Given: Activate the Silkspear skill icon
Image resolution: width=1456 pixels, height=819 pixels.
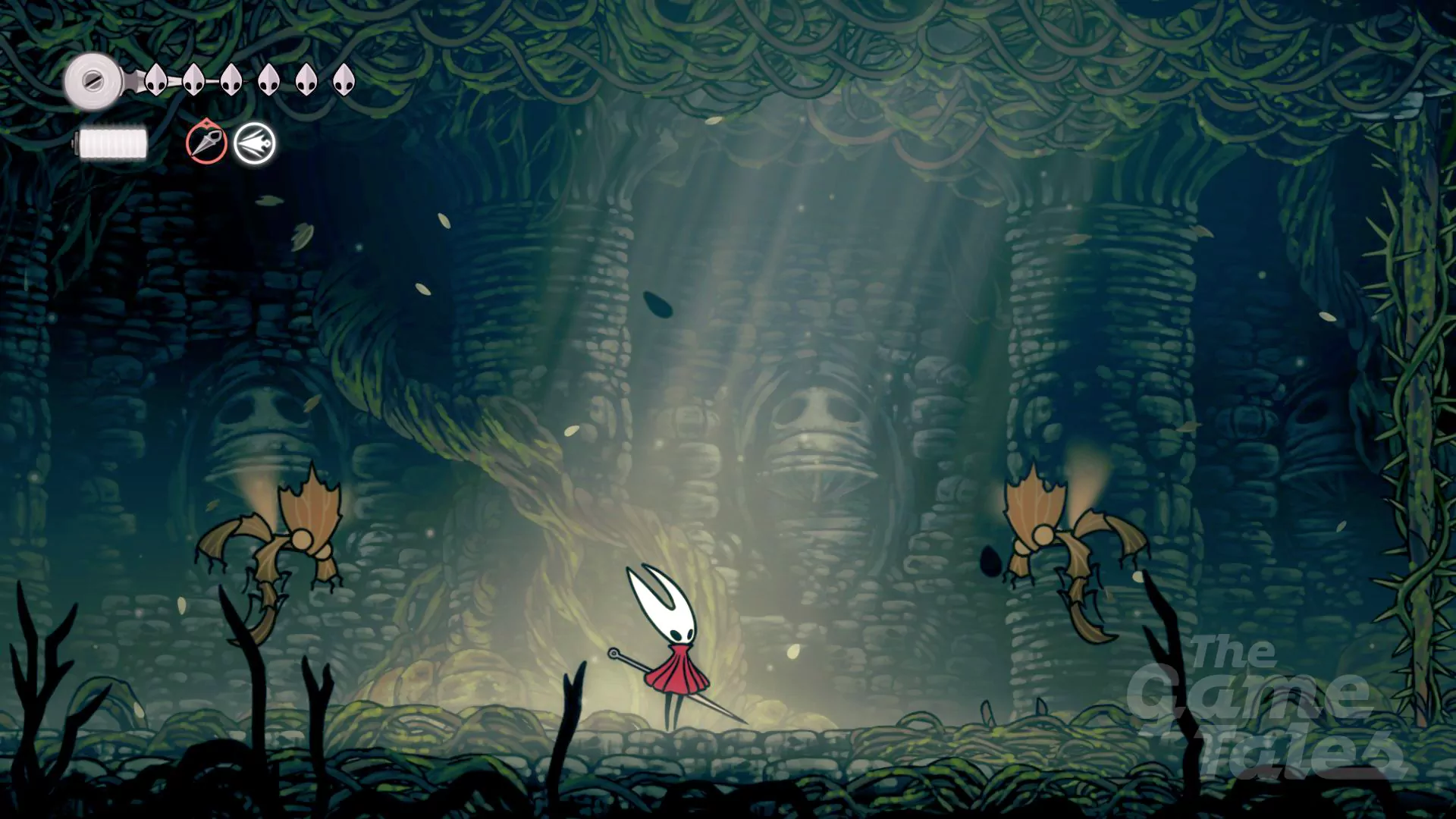Looking at the screenshot, I should coord(254,143).
